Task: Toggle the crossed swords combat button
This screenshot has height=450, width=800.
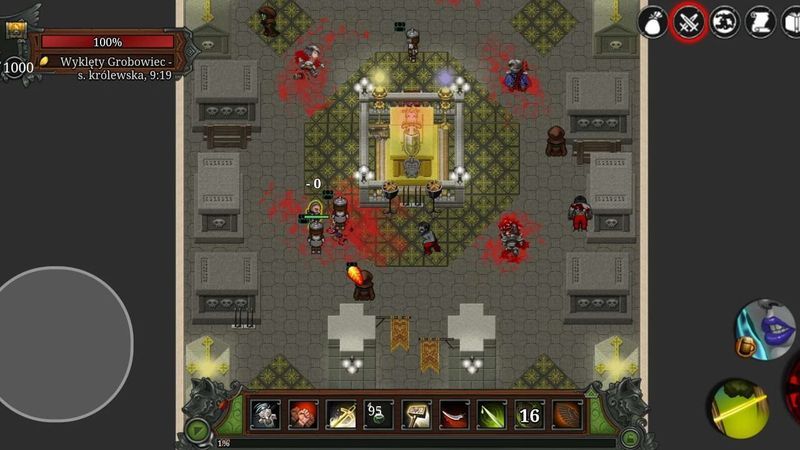Action: coord(689,21)
